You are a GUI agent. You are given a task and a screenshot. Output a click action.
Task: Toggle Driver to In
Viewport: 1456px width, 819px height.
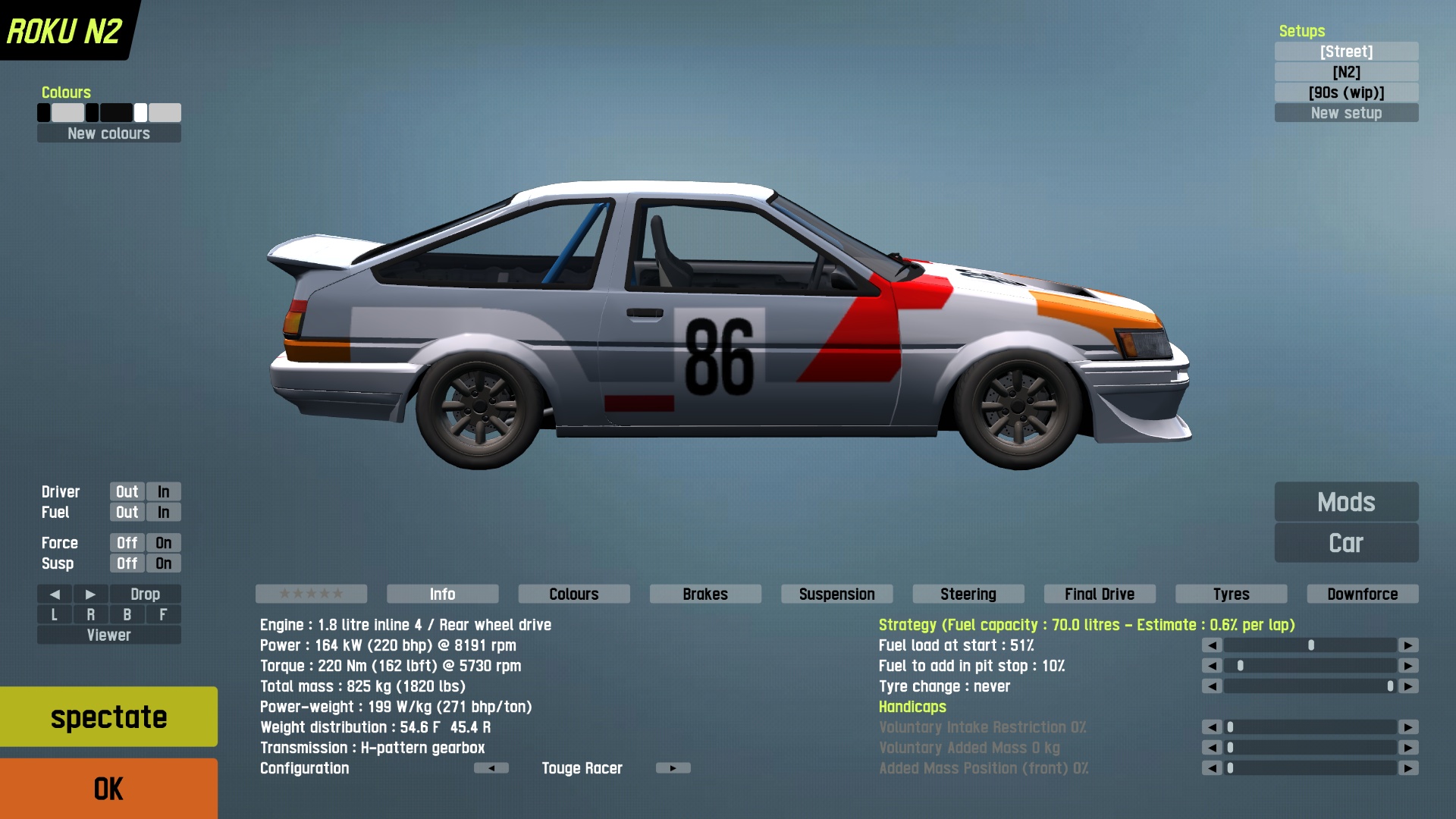[163, 492]
